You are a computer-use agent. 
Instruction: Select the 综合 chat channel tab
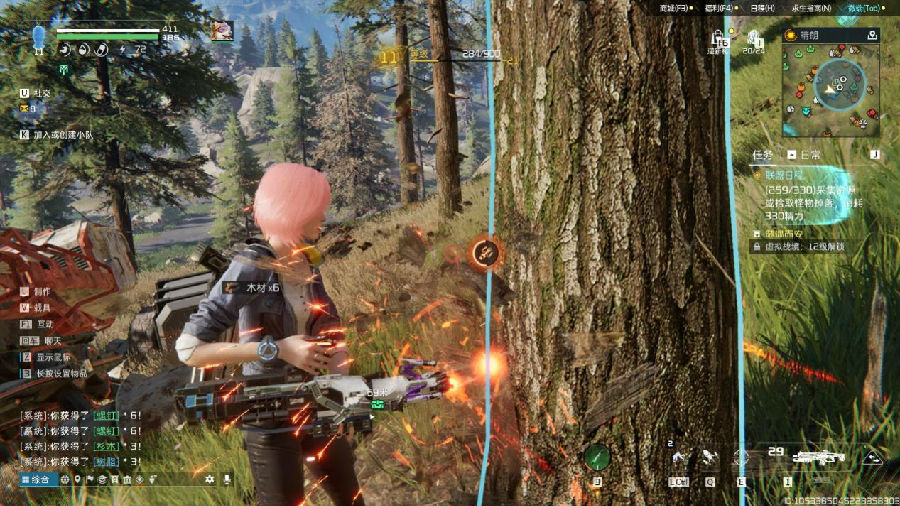tap(38, 480)
